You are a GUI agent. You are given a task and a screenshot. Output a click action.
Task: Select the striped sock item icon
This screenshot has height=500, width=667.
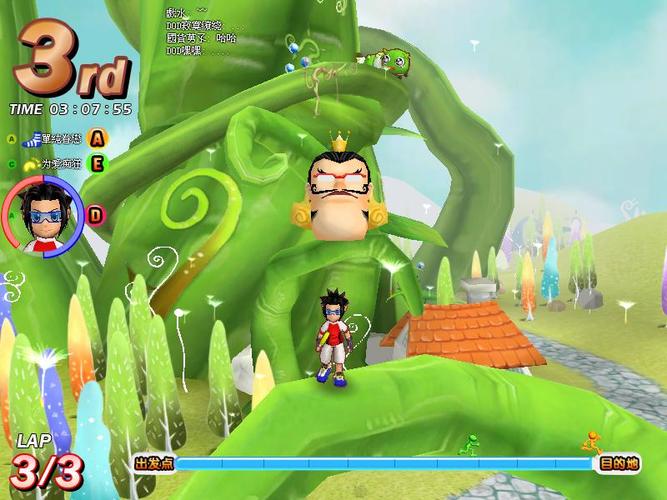[34, 139]
